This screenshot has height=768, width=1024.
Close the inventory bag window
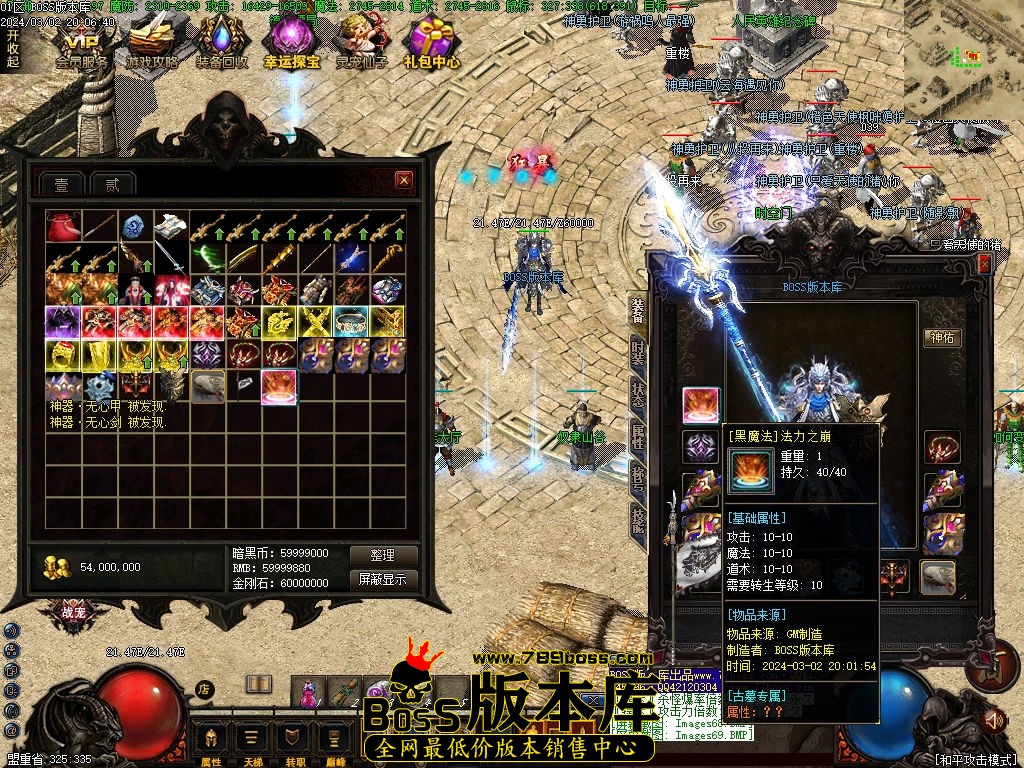pyautogui.click(x=403, y=180)
